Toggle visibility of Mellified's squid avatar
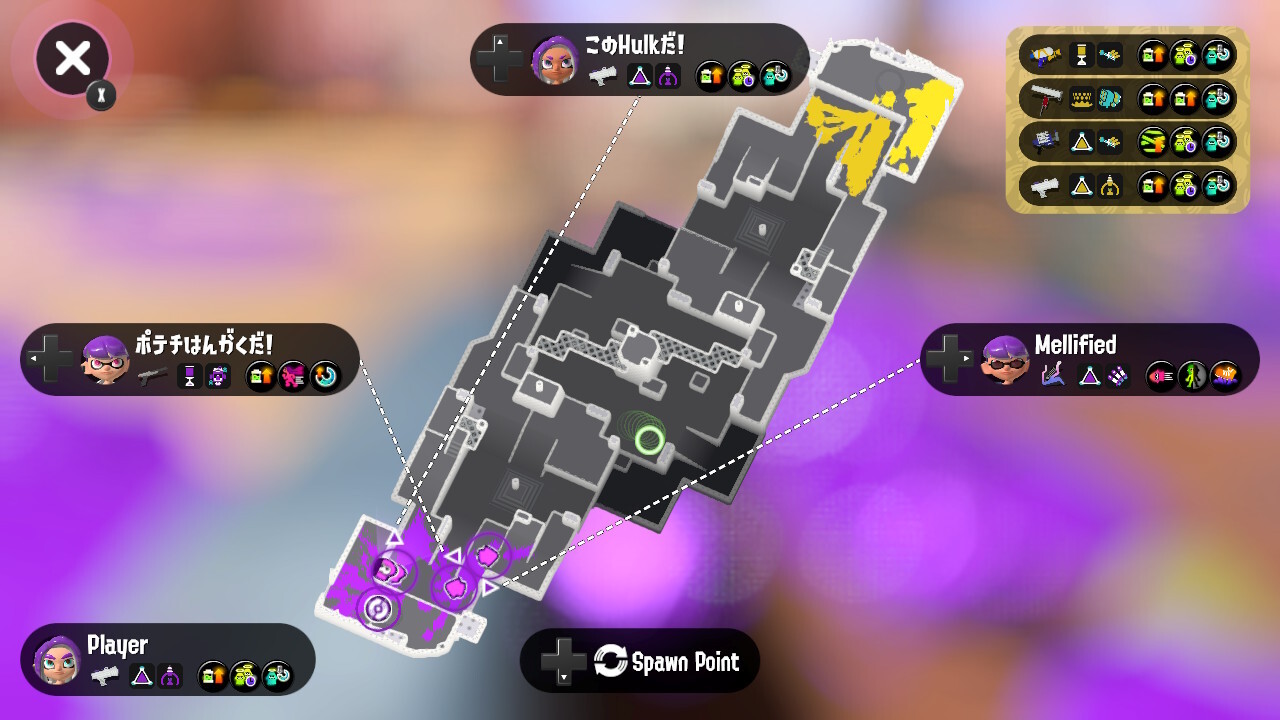 1006,364
